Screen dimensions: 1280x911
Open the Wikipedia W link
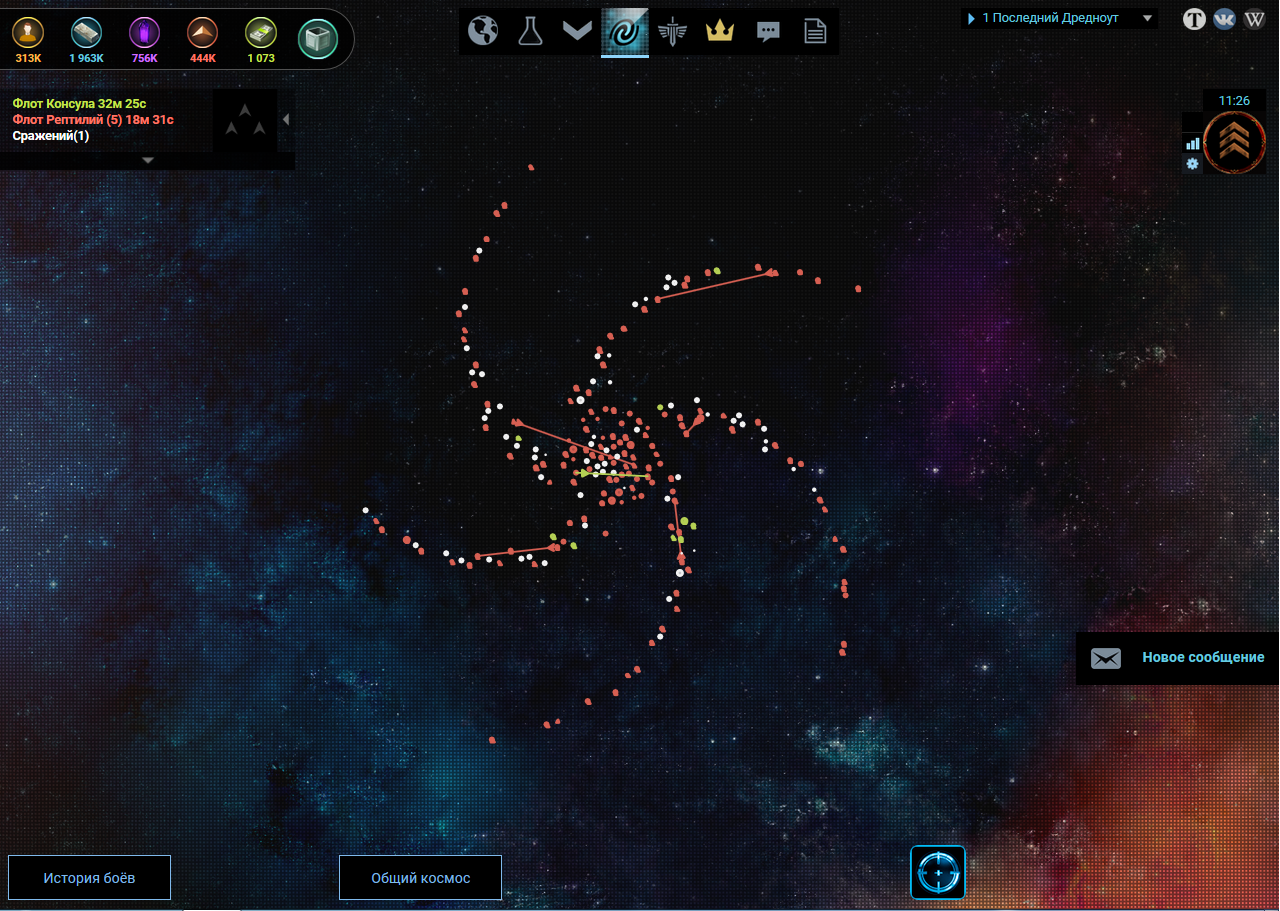pos(1254,18)
